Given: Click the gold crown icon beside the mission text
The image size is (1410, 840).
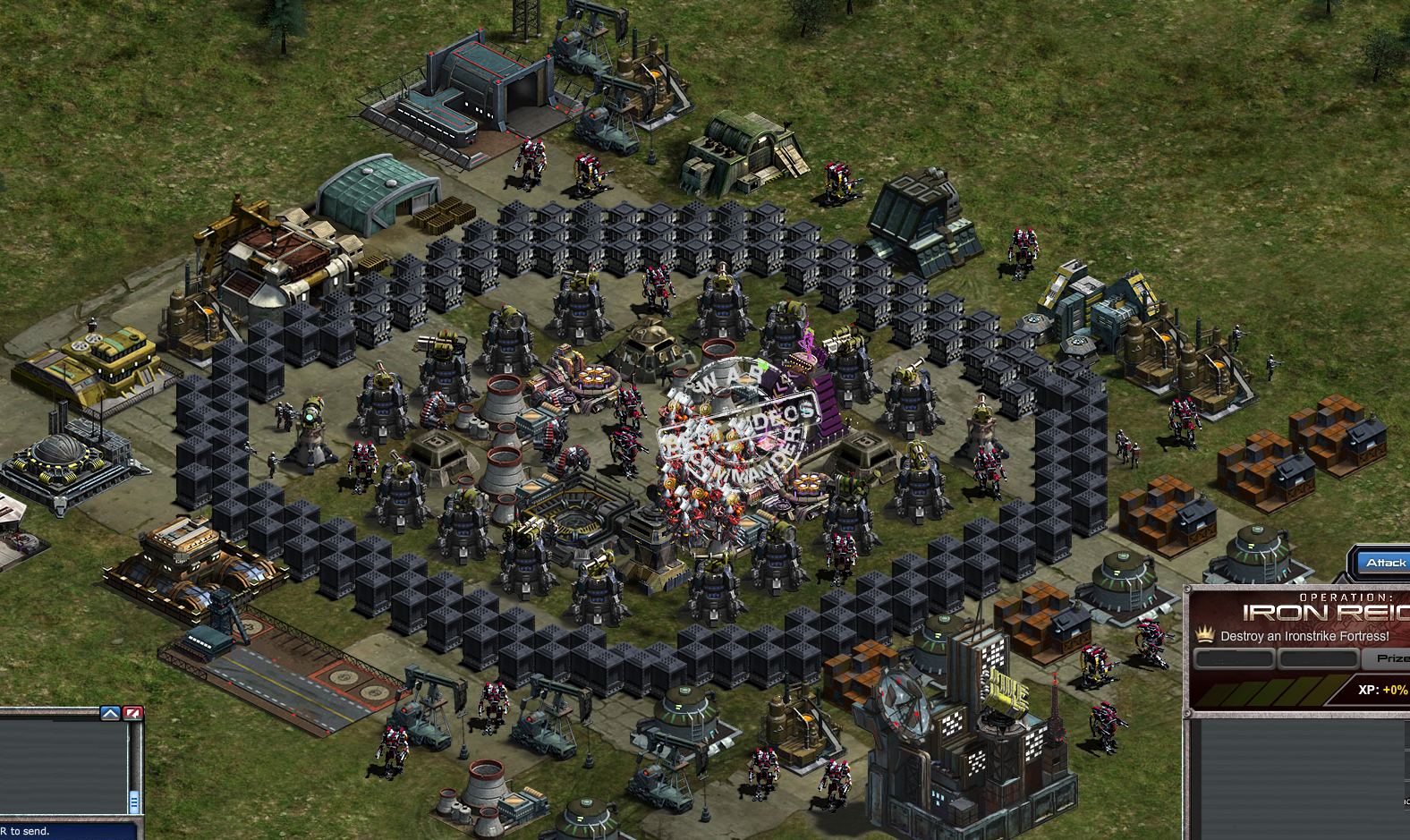Looking at the screenshot, I should click(x=1204, y=636).
